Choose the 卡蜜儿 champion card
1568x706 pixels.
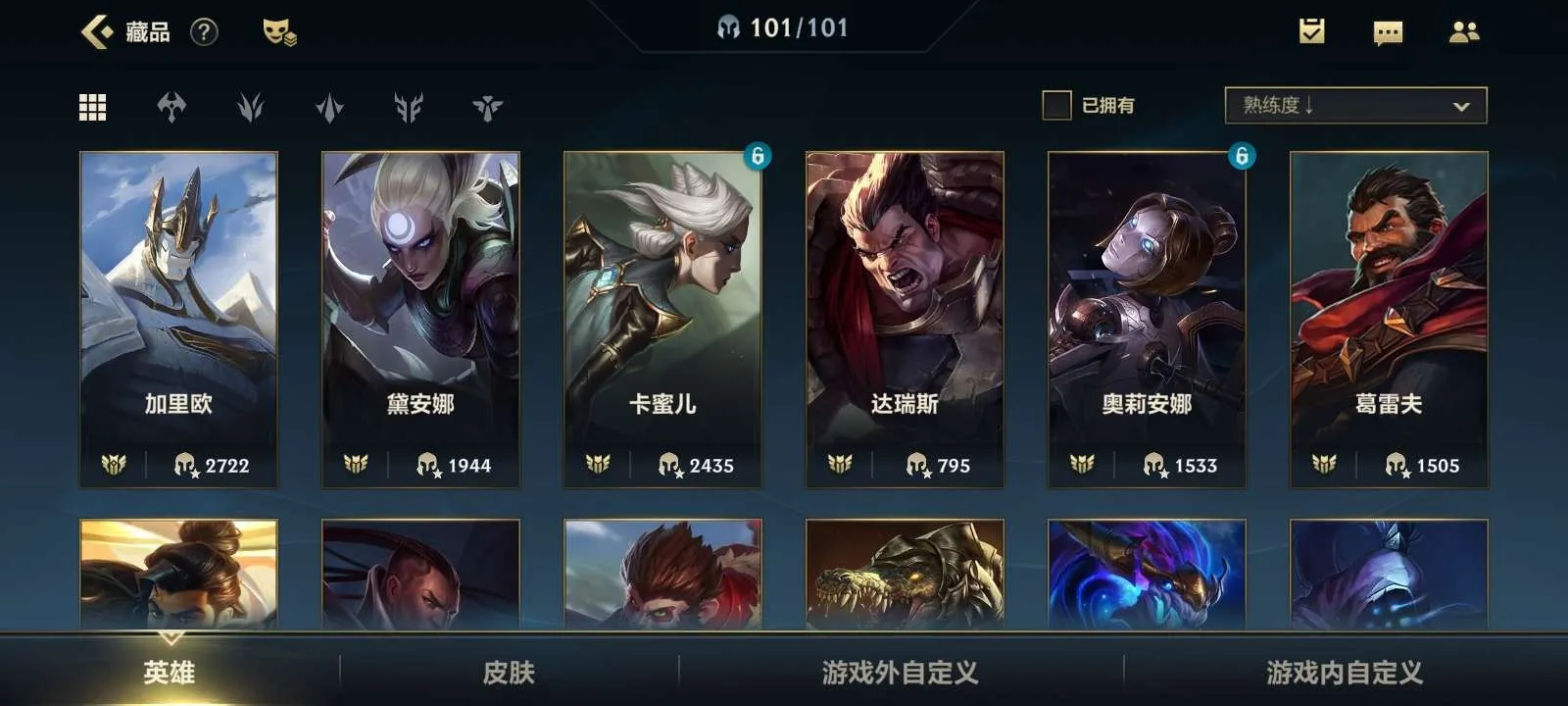[x=662, y=319]
